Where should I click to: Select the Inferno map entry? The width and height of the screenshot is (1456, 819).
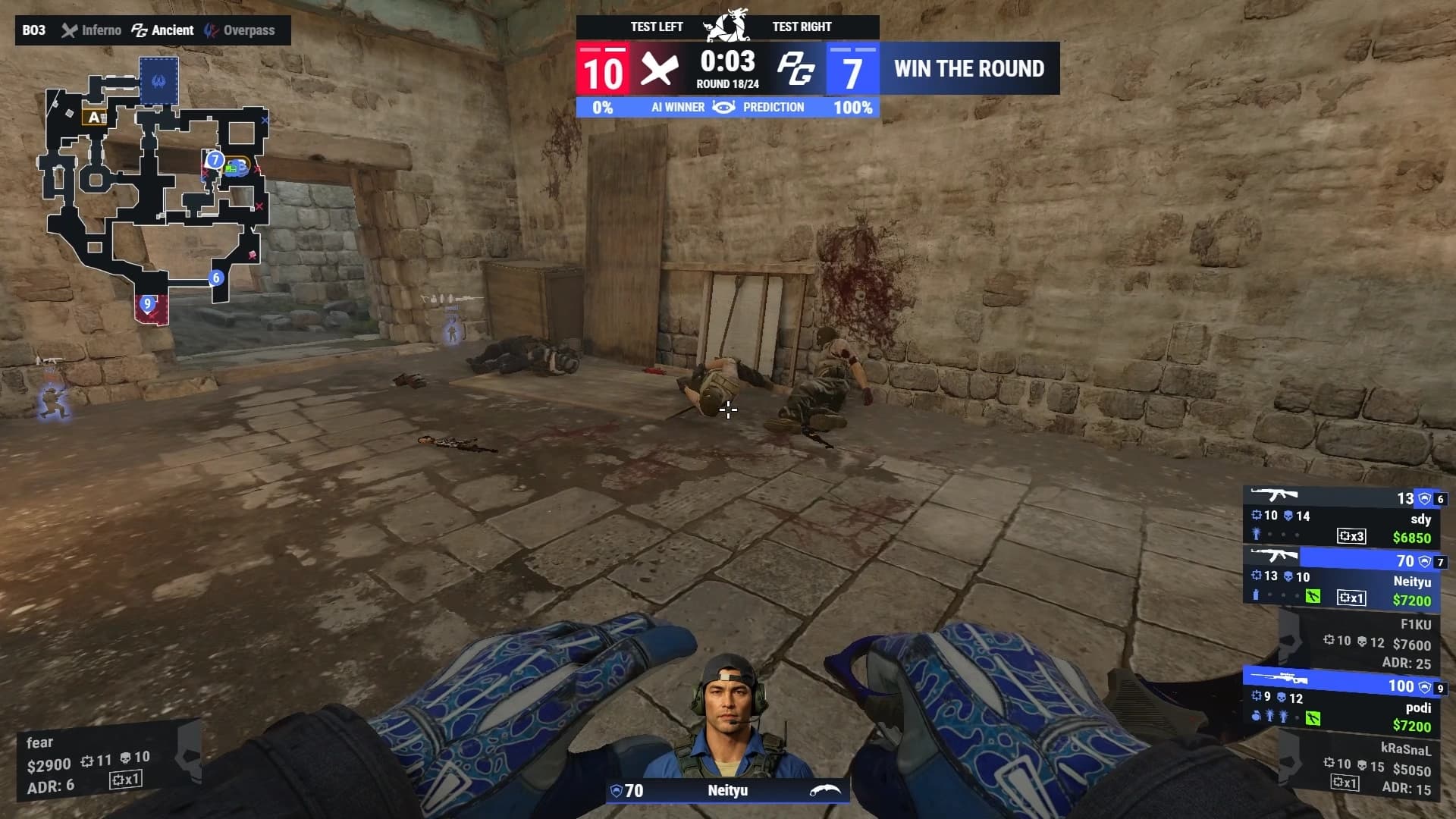92,30
